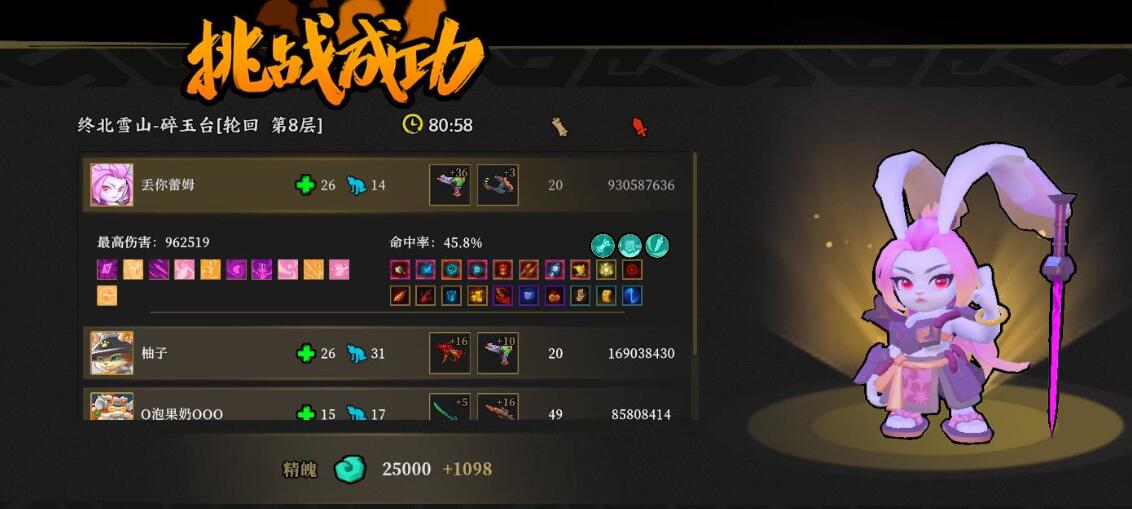Click 丢你蕾姆's +36 weapon slot
Screen dimensions: 1132x509
click(449, 185)
